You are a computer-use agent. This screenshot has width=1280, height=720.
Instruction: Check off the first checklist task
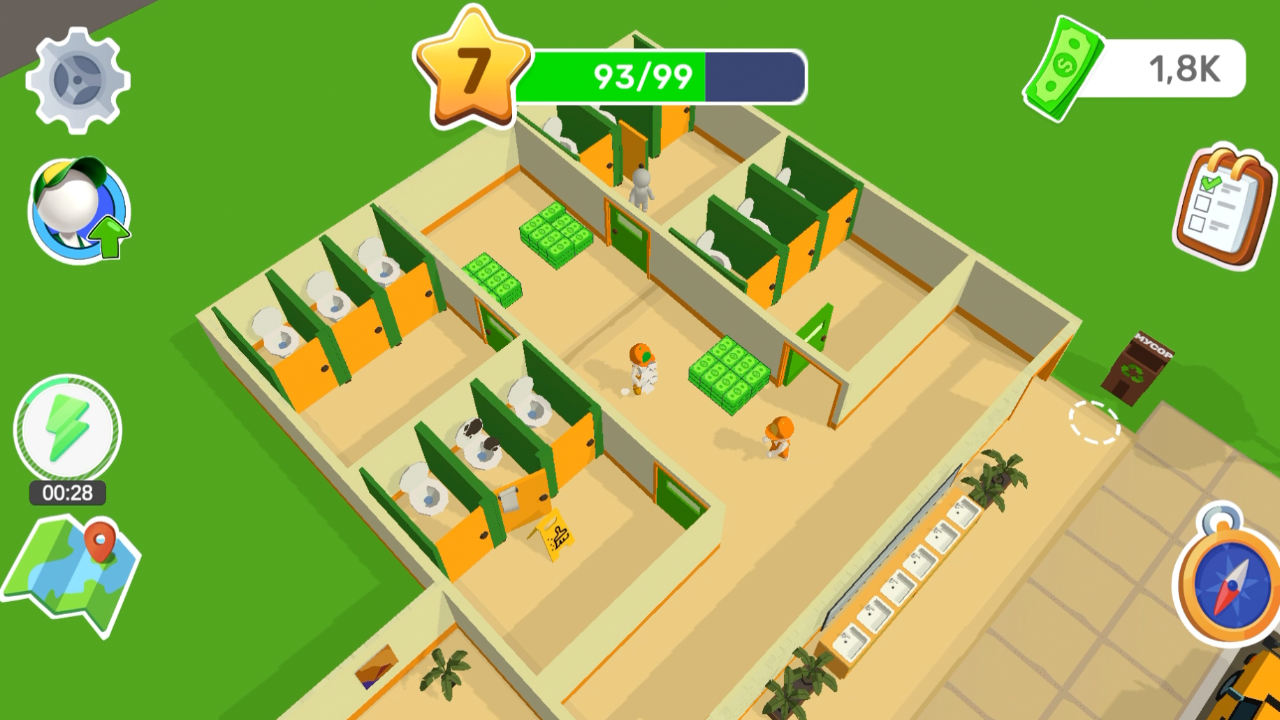[1207, 184]
